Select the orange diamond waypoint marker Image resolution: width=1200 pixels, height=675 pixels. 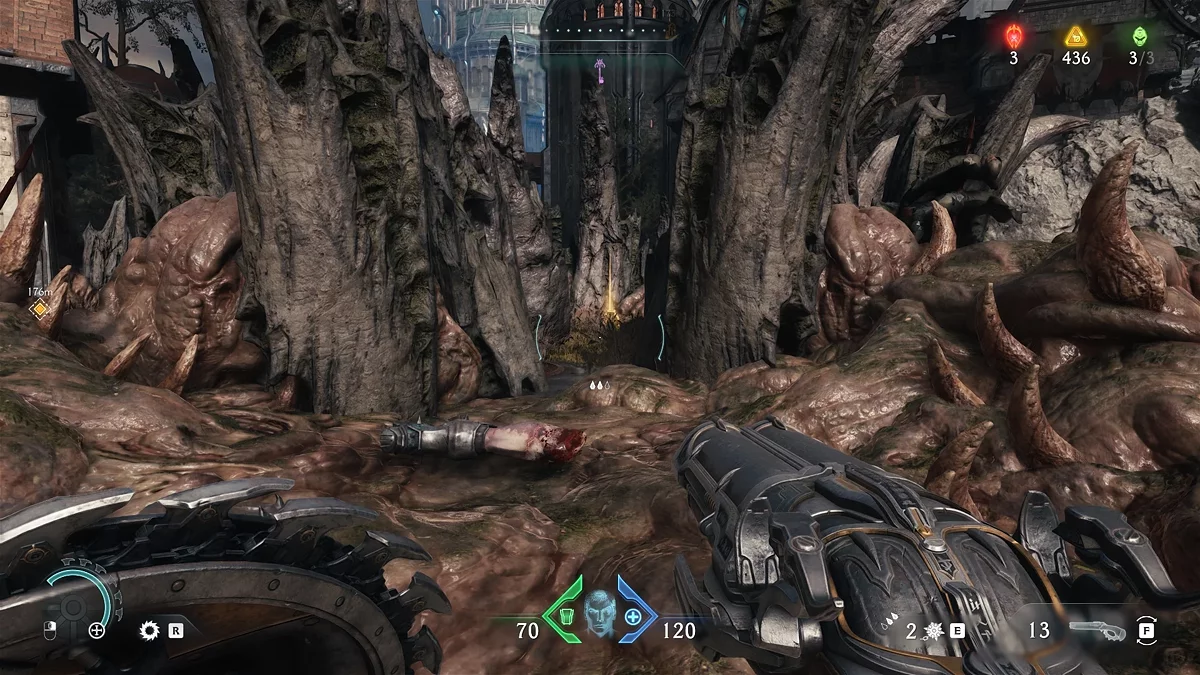39,309
